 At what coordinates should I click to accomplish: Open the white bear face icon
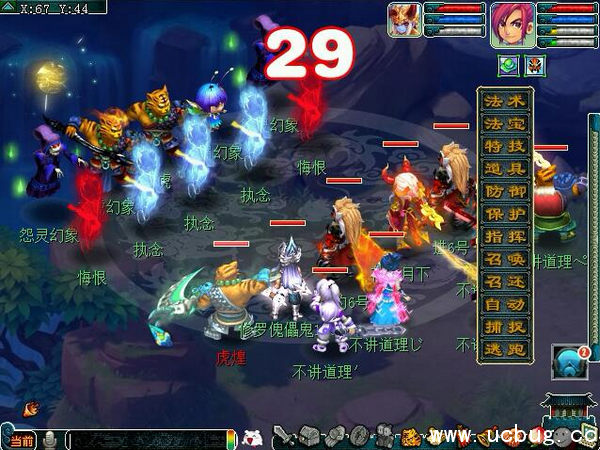pyautogui.click(x=253, y=437)
